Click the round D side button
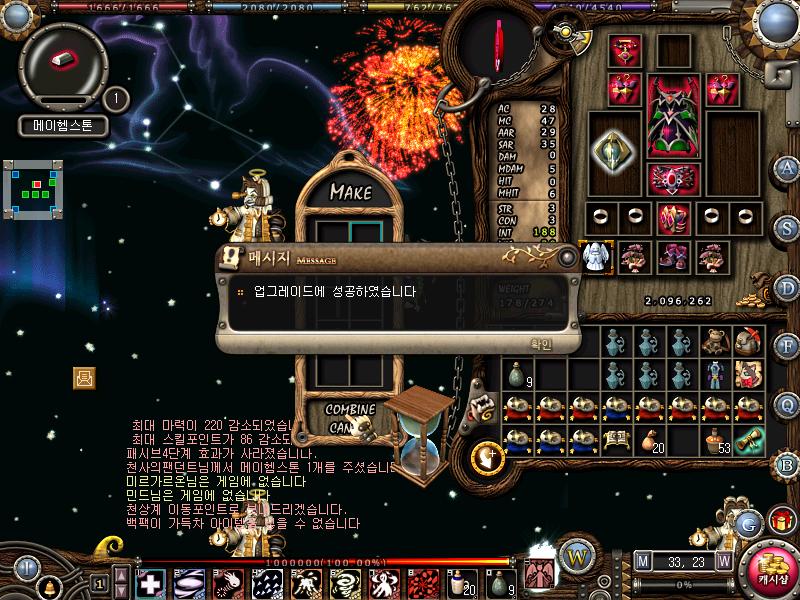800x600 pixels. (788, 287)
